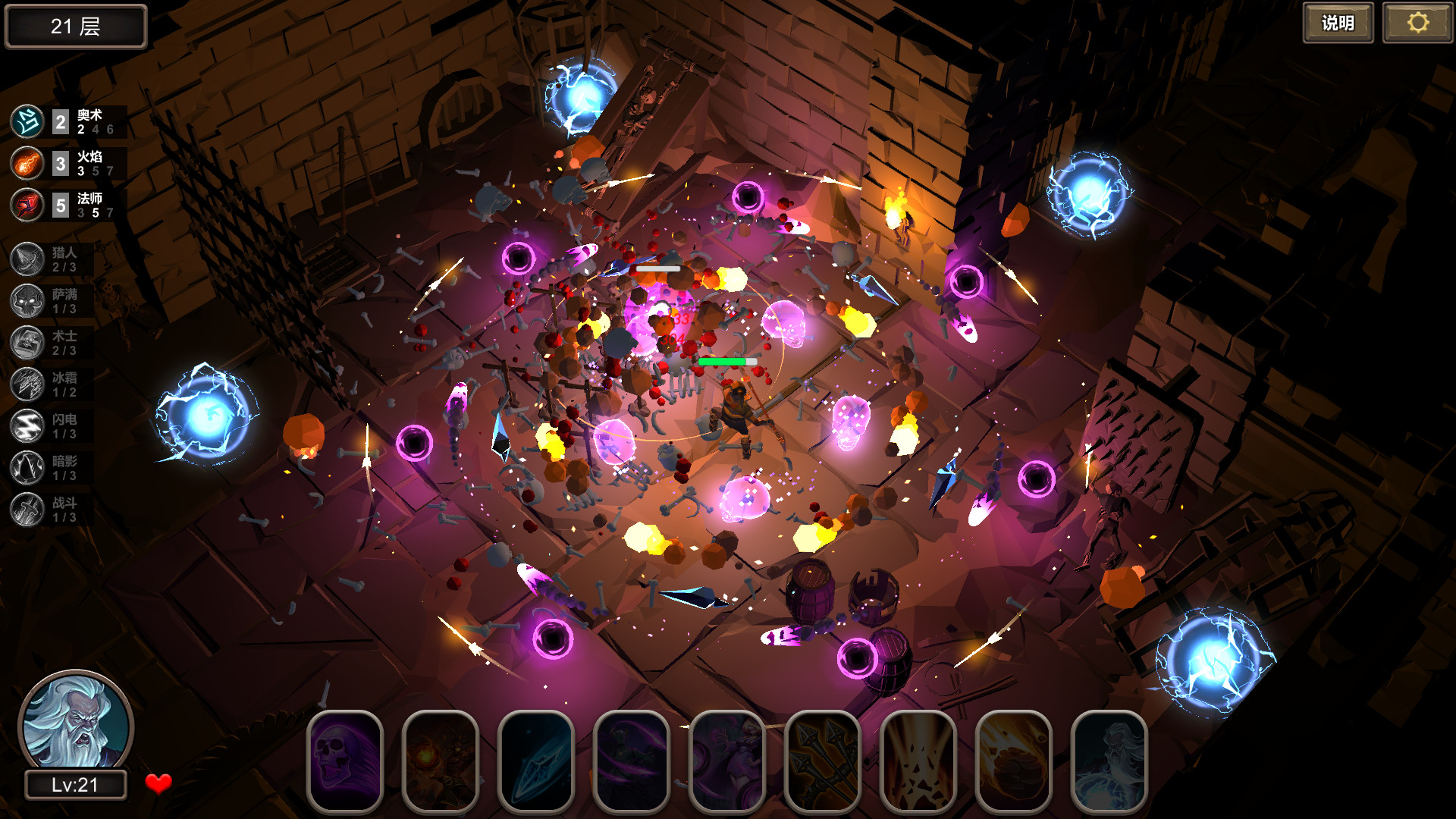Click the 法师 (Mage) class icon
1456x819 pixels.
tap(27, 204)
